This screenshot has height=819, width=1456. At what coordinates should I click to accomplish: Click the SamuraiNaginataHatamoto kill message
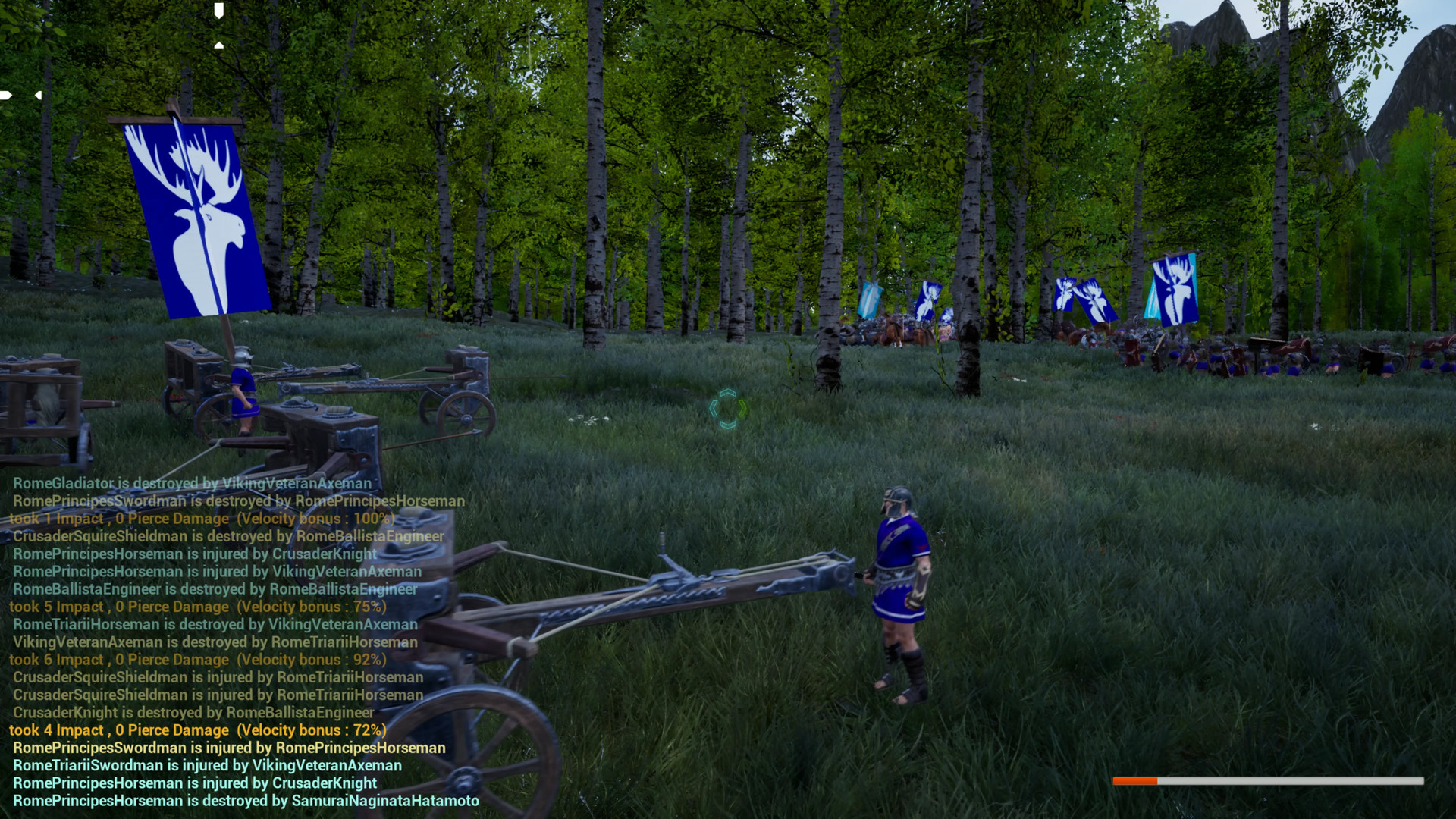click(244, 800)
